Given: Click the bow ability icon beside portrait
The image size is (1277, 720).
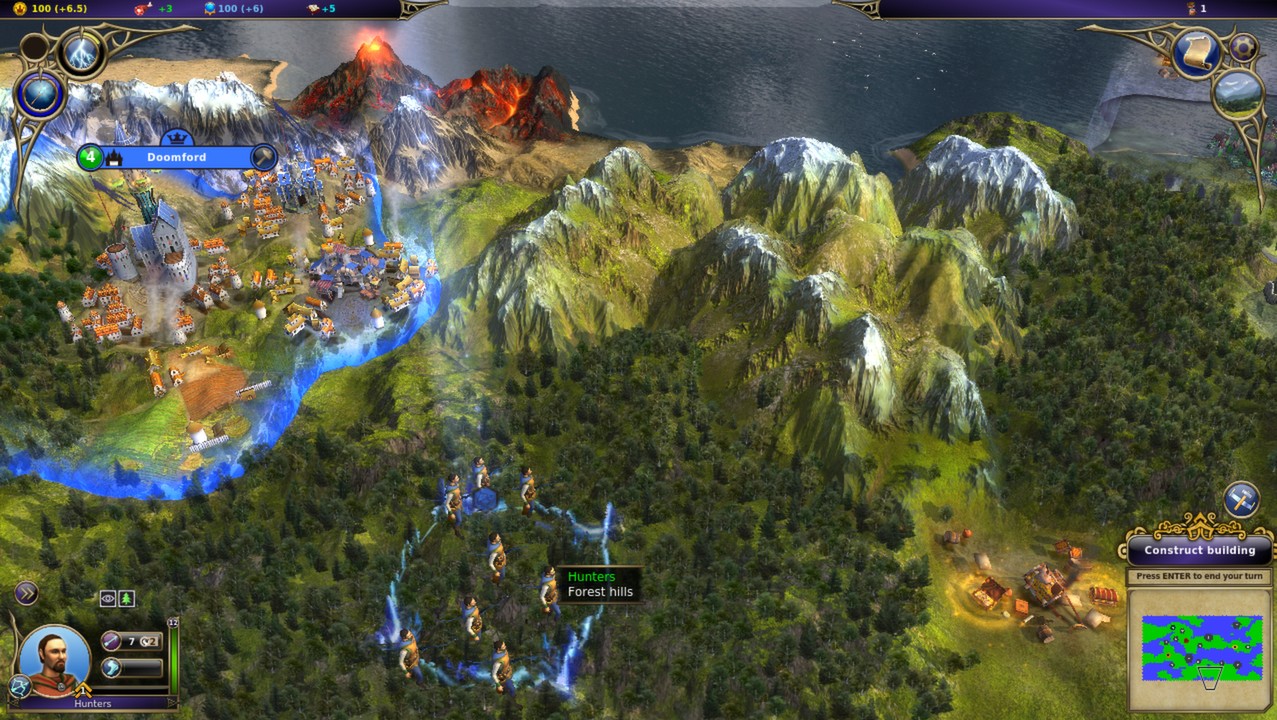Looking at the screenshot, I should coord(19,685).
